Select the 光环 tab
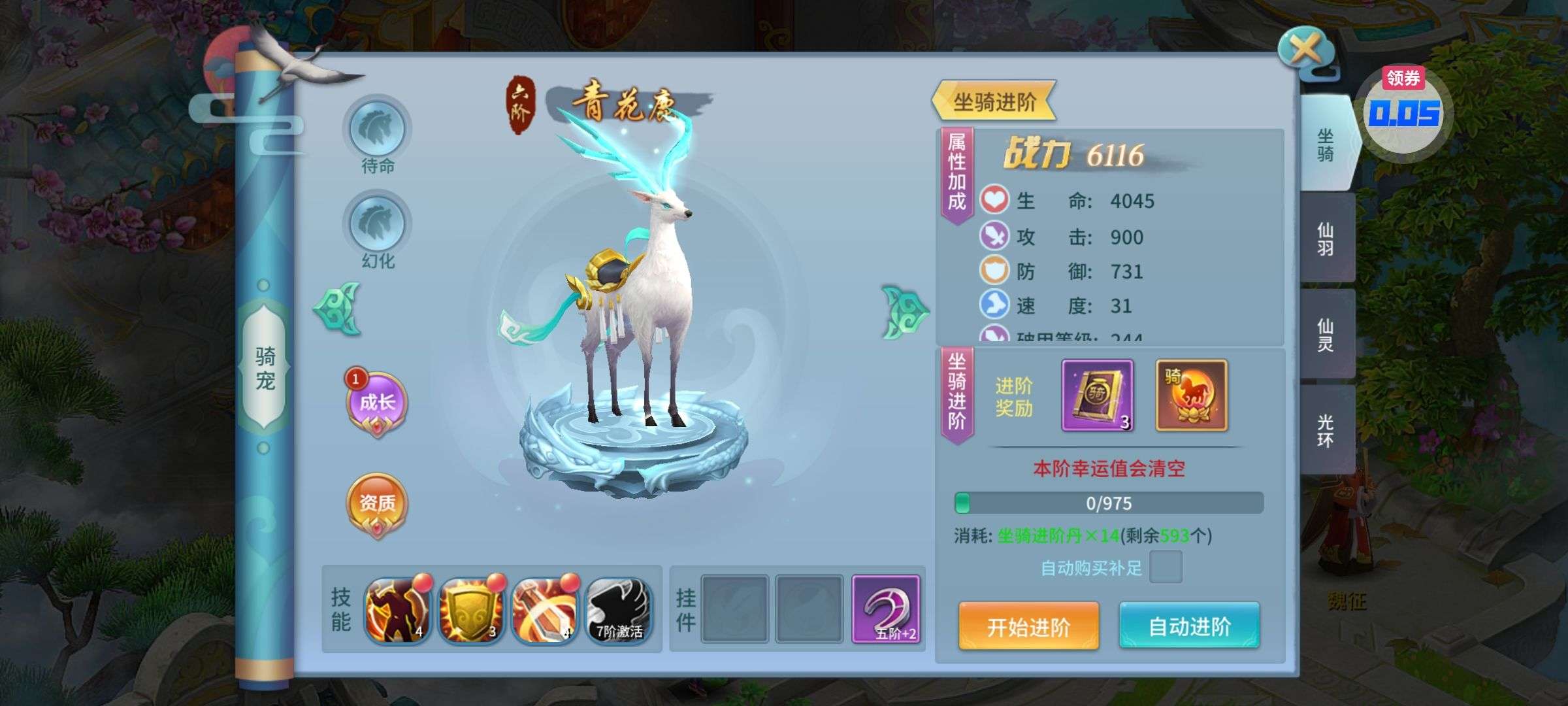1568x706 pixels. click(x=1326, y=430)
